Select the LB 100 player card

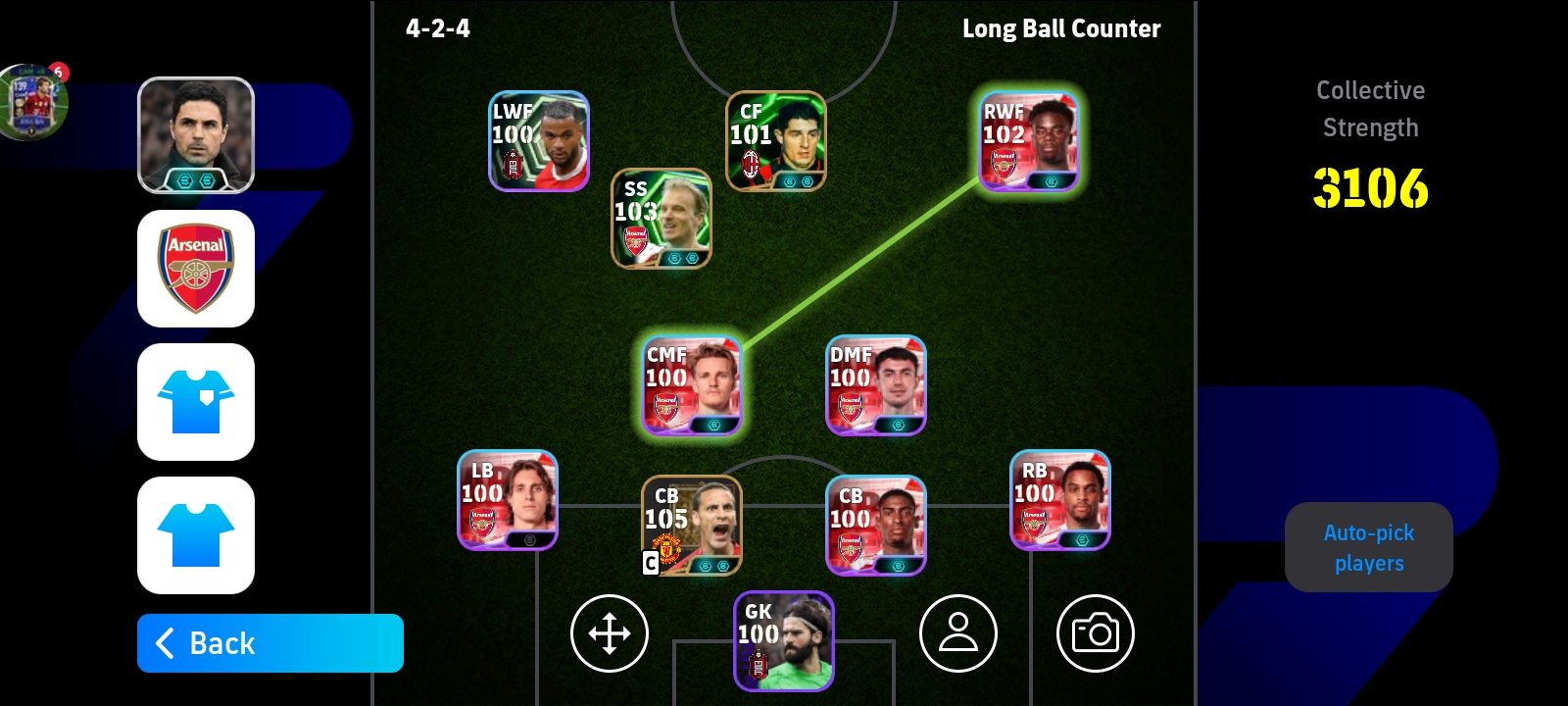tap(508, 500)
